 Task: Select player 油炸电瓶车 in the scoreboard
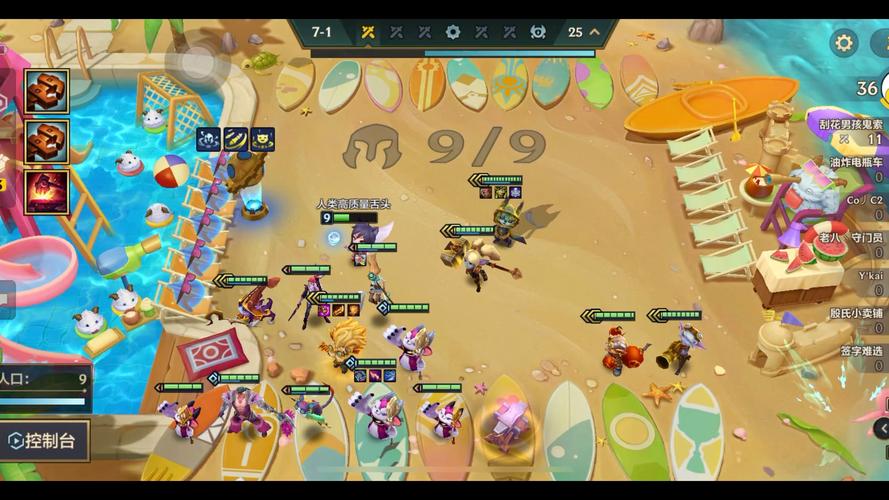coord(855,162)
